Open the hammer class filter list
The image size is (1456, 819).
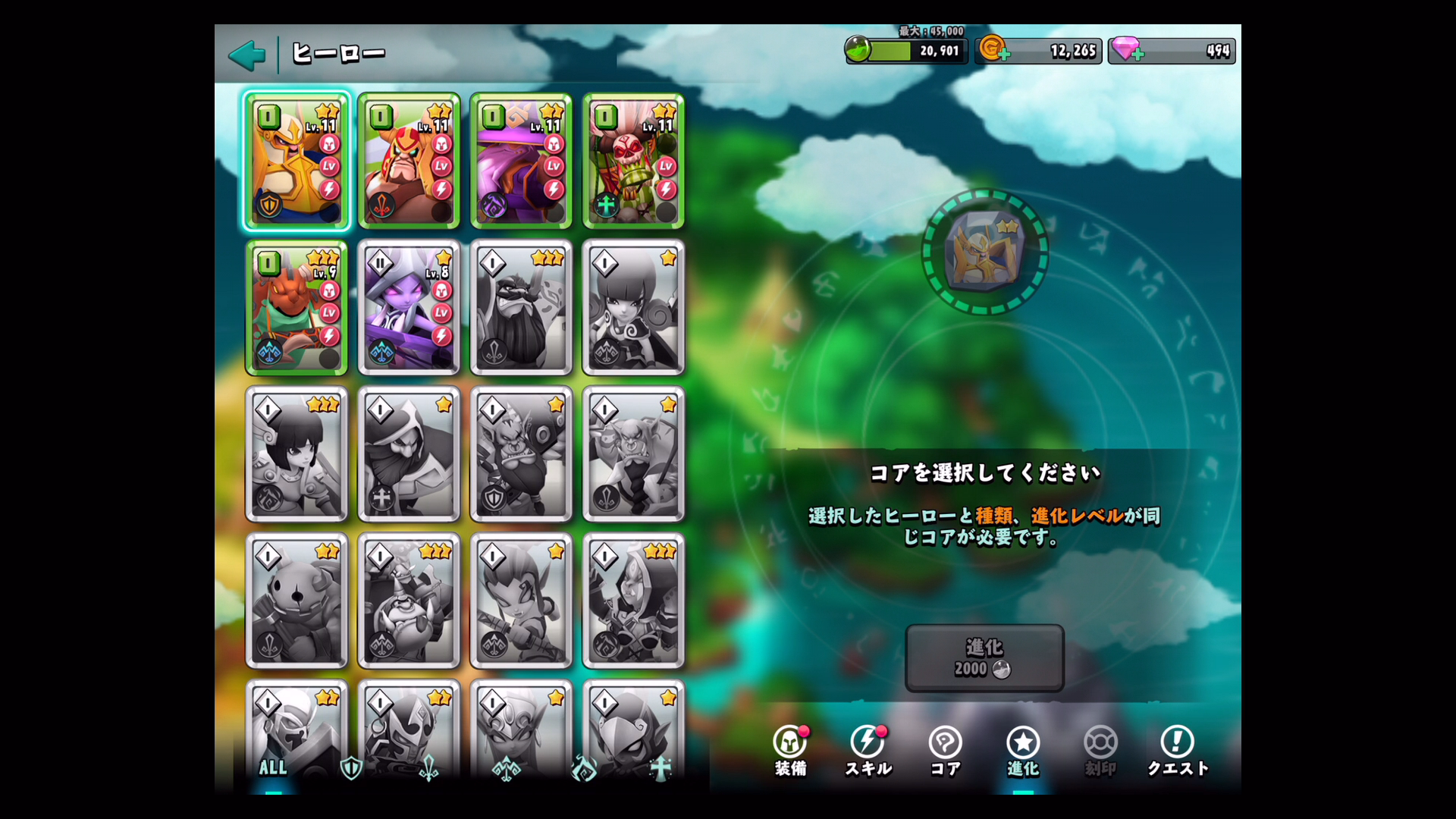(x=507, y=768)
